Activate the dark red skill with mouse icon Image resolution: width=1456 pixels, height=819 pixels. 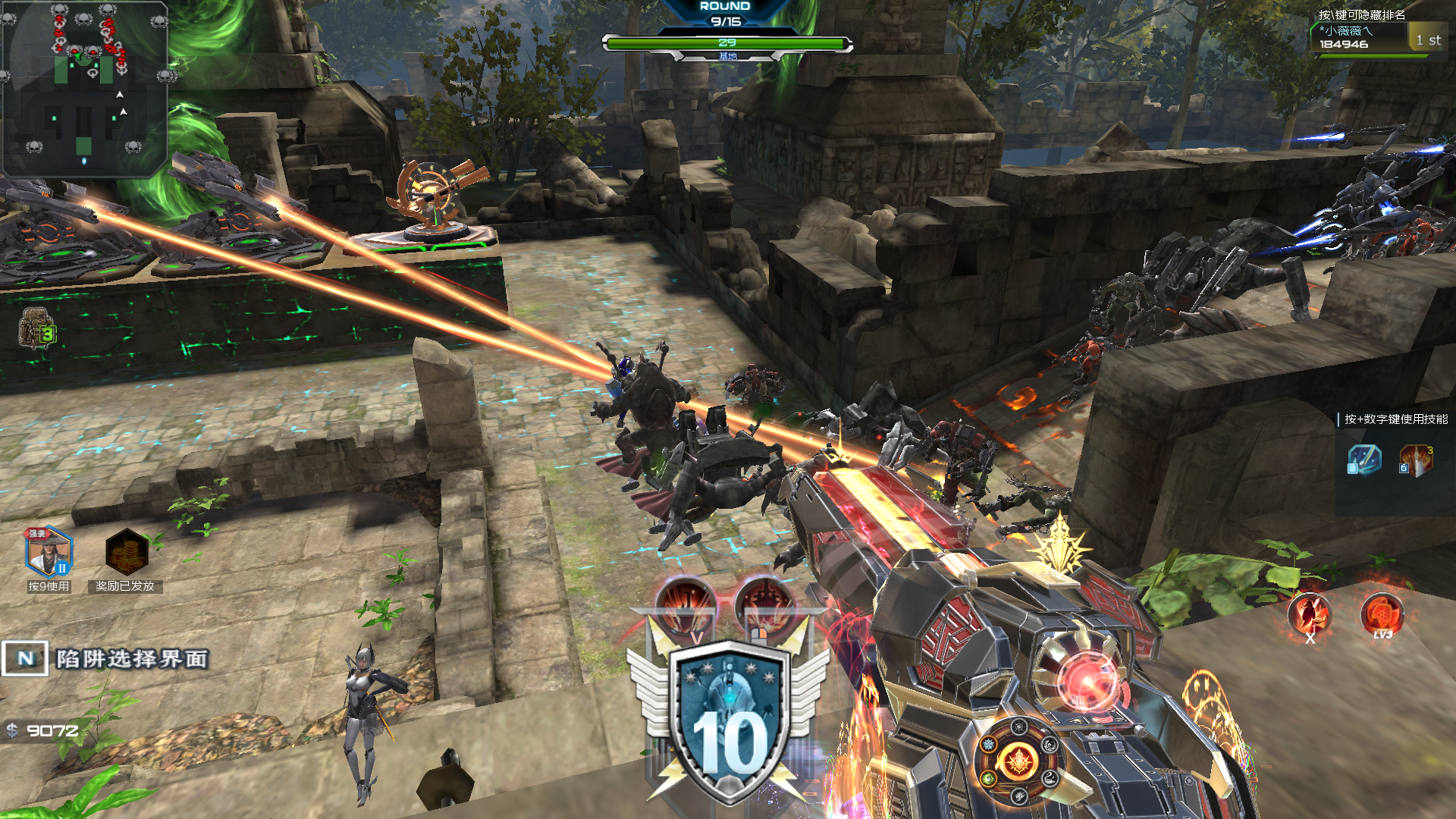pos(764,607)
